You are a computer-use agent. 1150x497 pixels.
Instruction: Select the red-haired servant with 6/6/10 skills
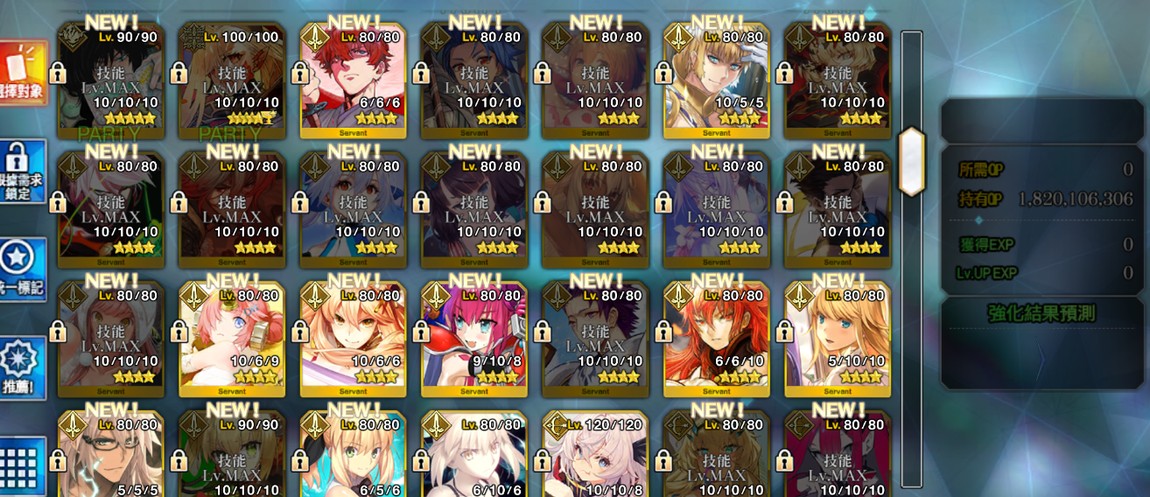[718, 338]
